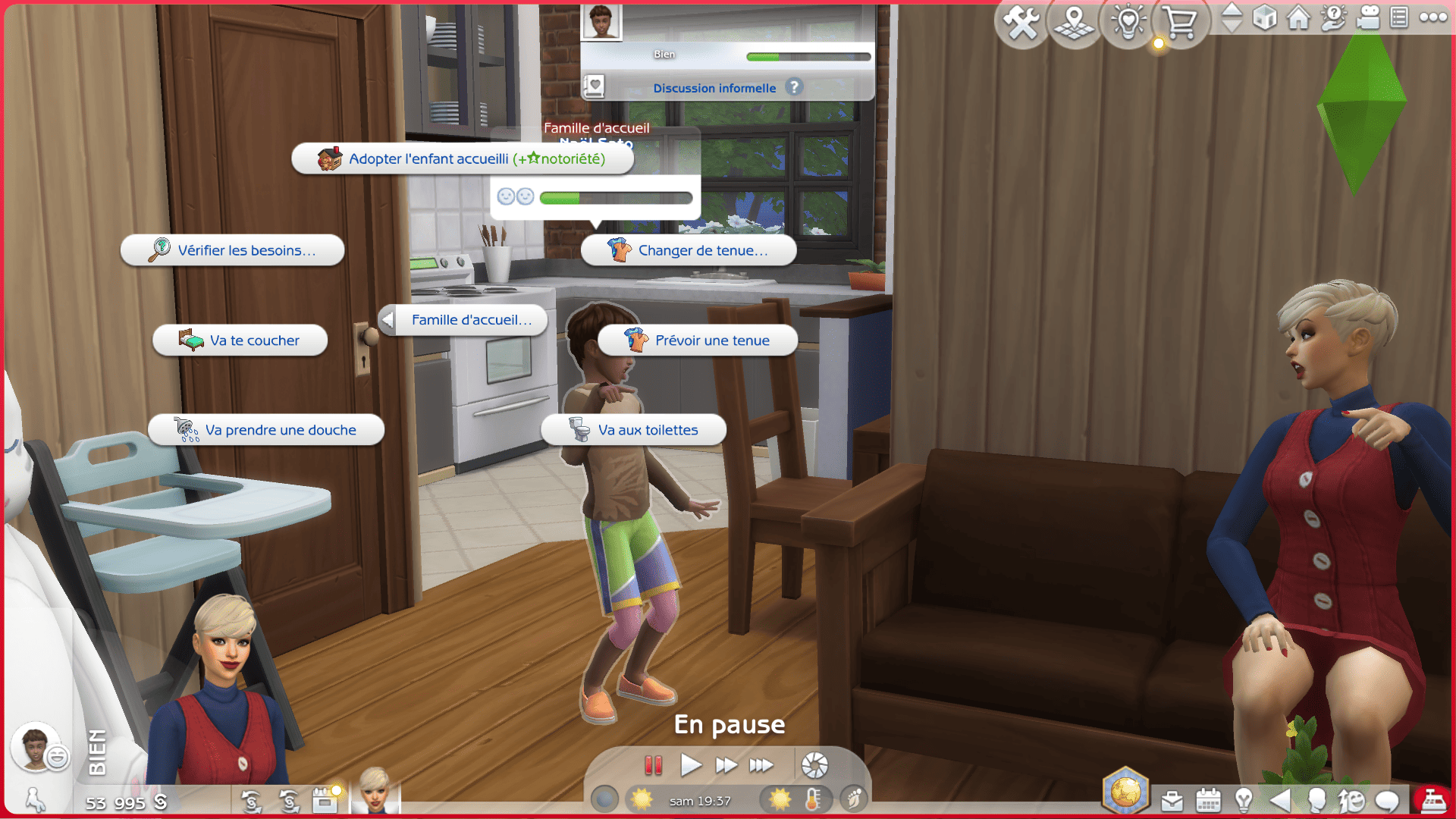Viewport: 1456px width, 819px height.
Task: Expand the Famille d'accueil submenu
Action: [463, 320]
